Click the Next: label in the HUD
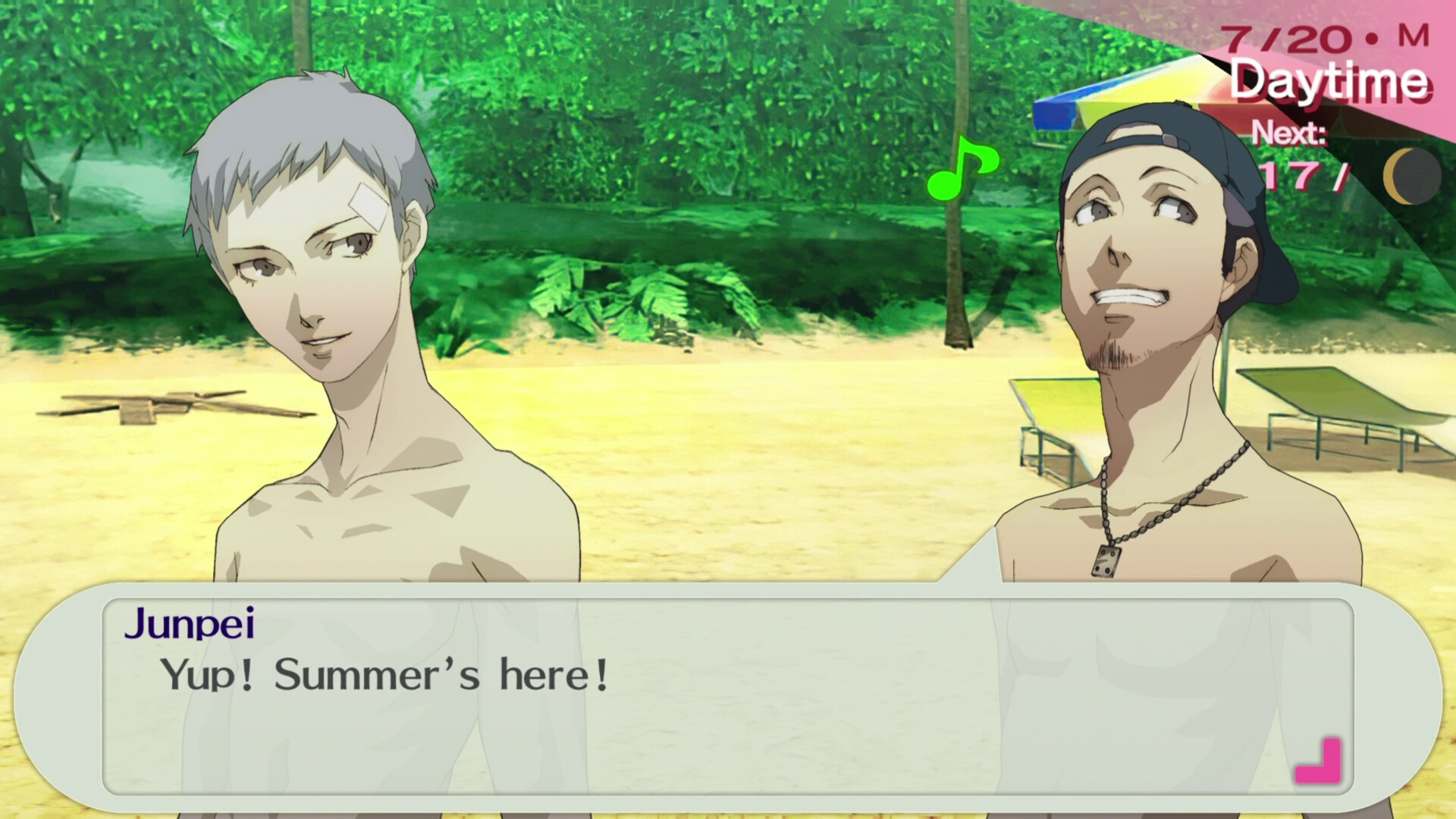Viewport: 1456px width, 819px height. coord(1291,133)
